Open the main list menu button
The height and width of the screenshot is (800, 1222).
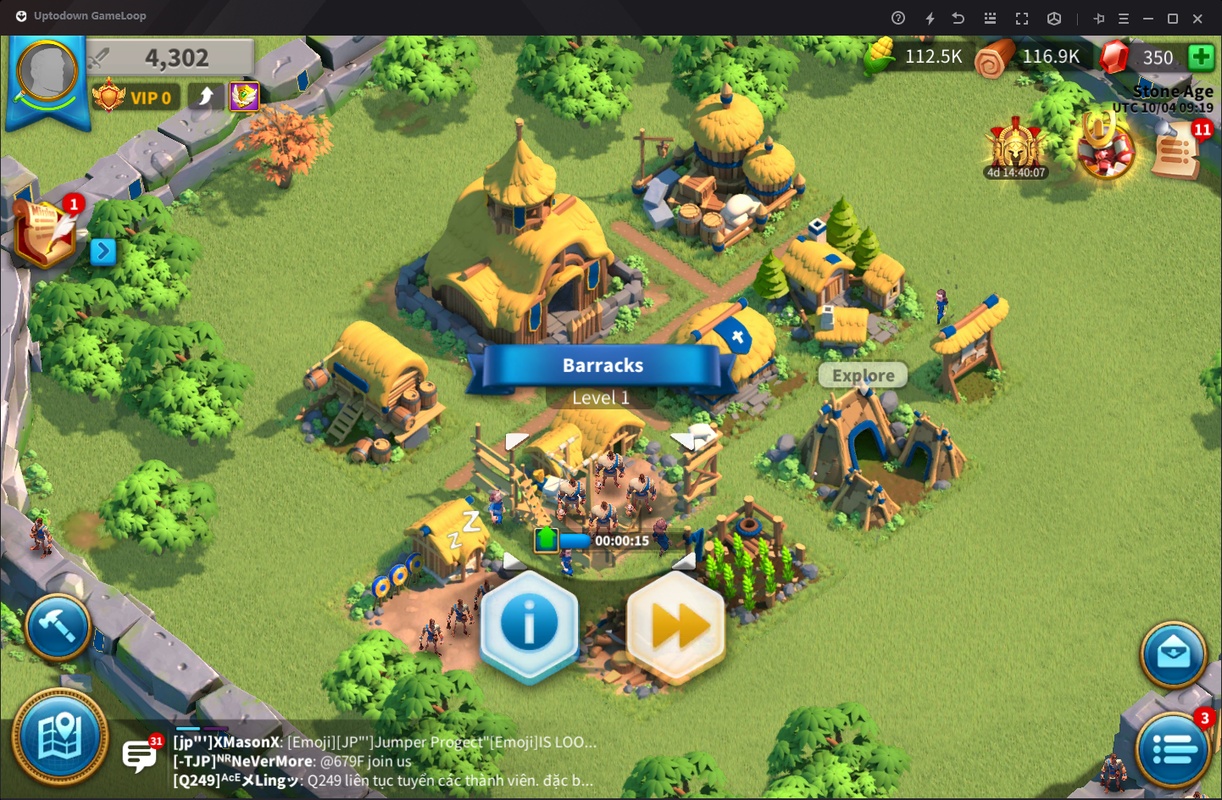pyautogui.click(x=1173, y=748)
